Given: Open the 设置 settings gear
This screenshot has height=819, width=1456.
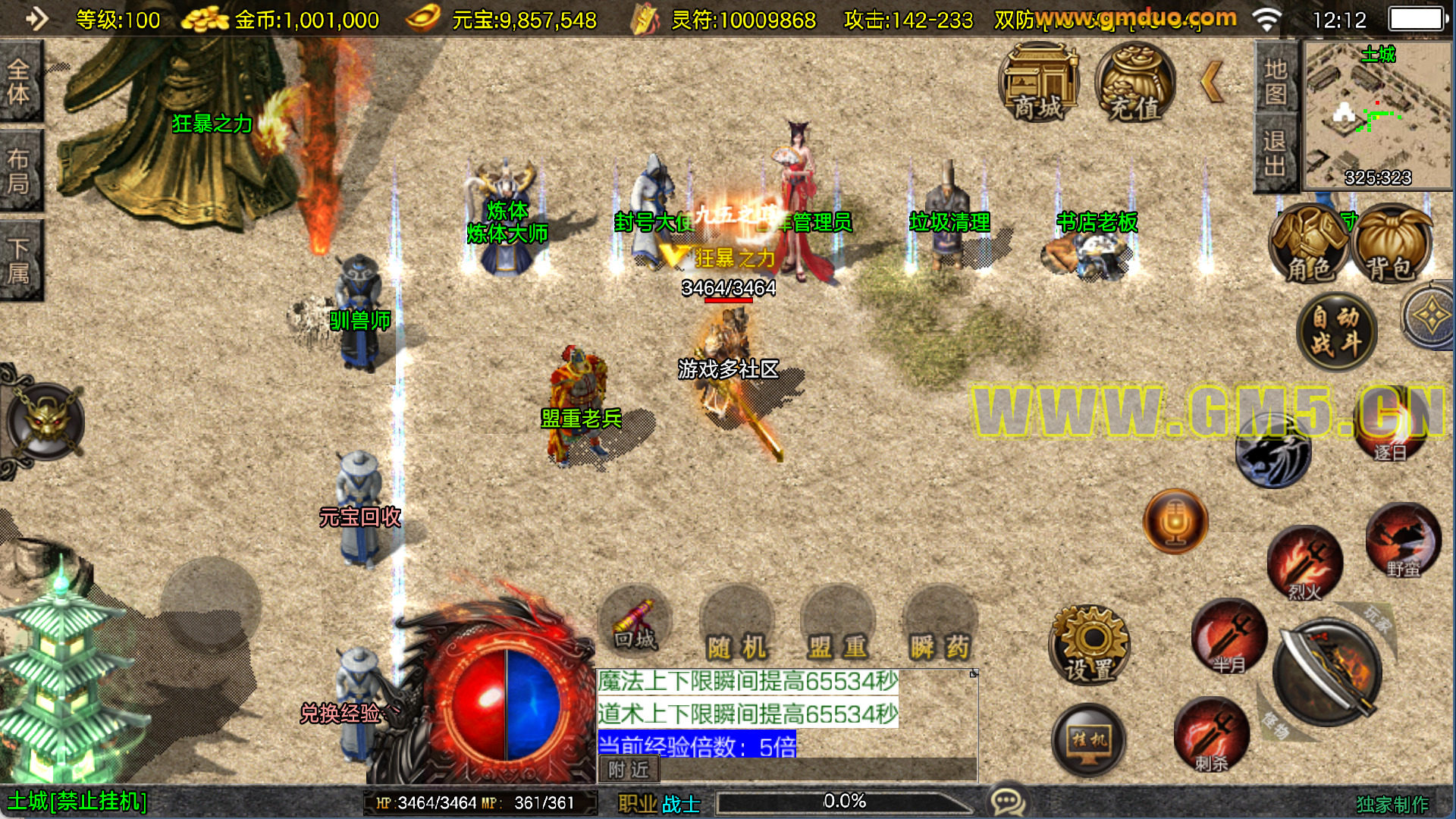Looking at the screenshot, I should pyautogui.click(x=1090, y=645).
